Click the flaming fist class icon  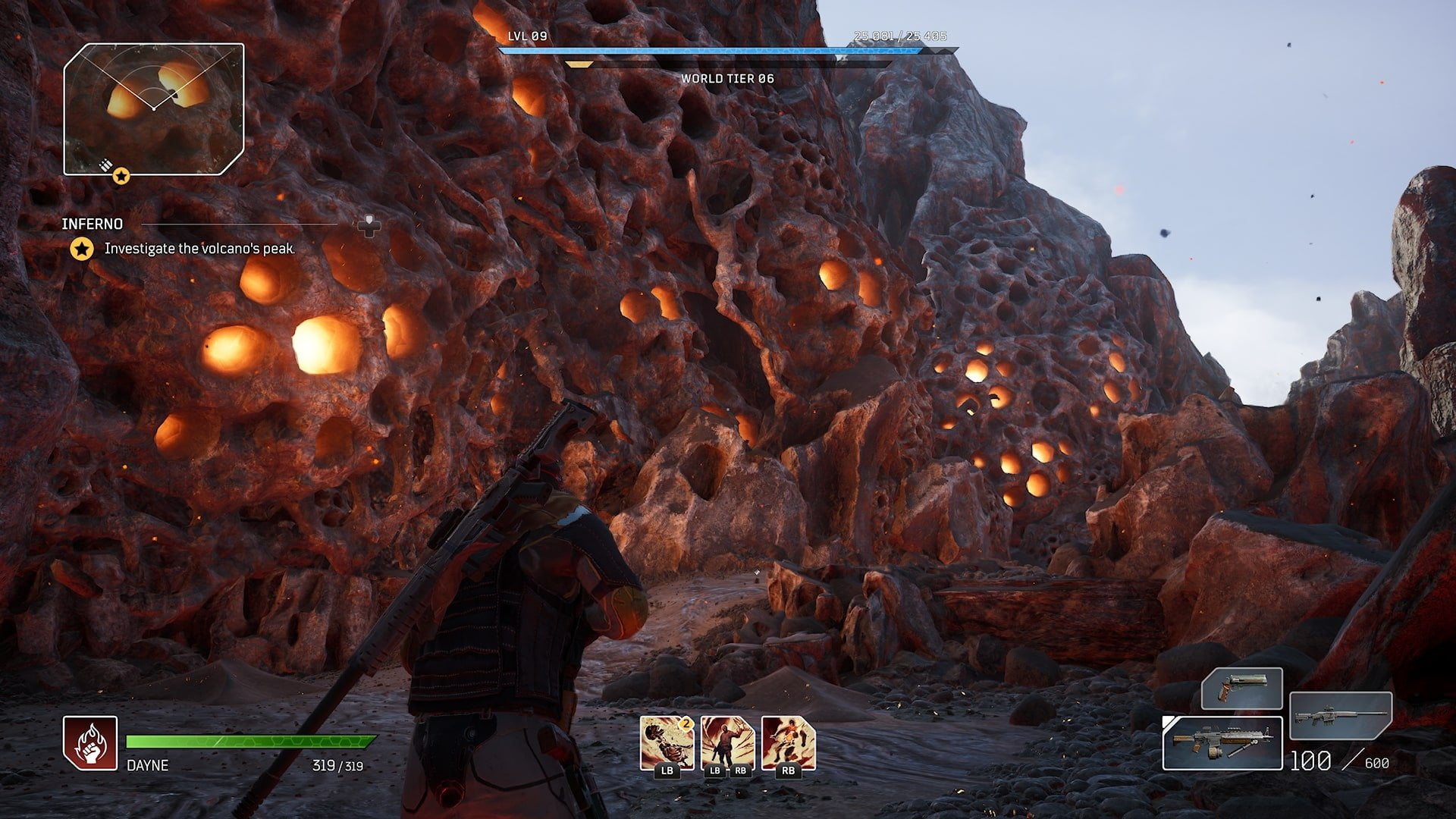[90, 742]
